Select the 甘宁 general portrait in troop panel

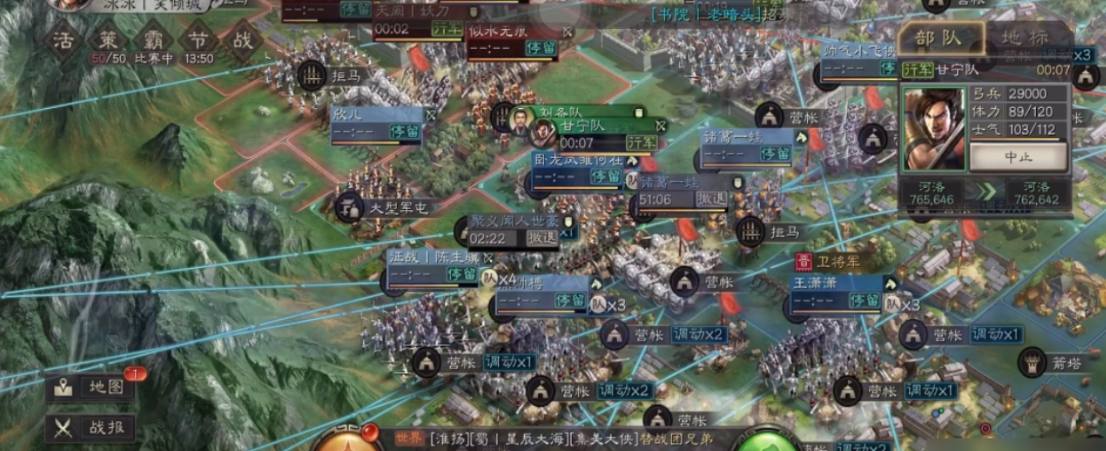pyautogui.click(x=934, y=130)
